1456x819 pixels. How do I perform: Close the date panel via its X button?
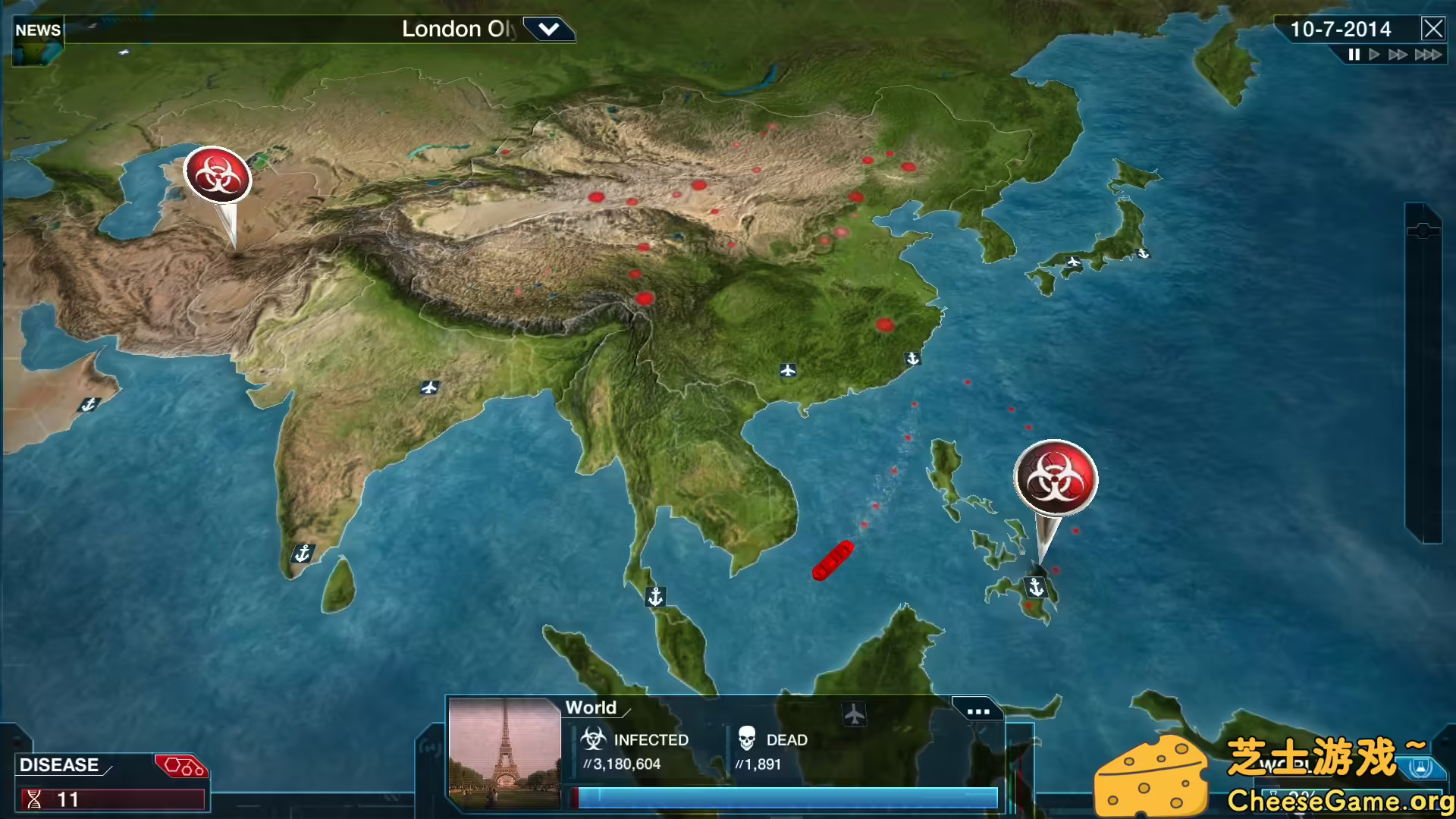point(1434,29)
